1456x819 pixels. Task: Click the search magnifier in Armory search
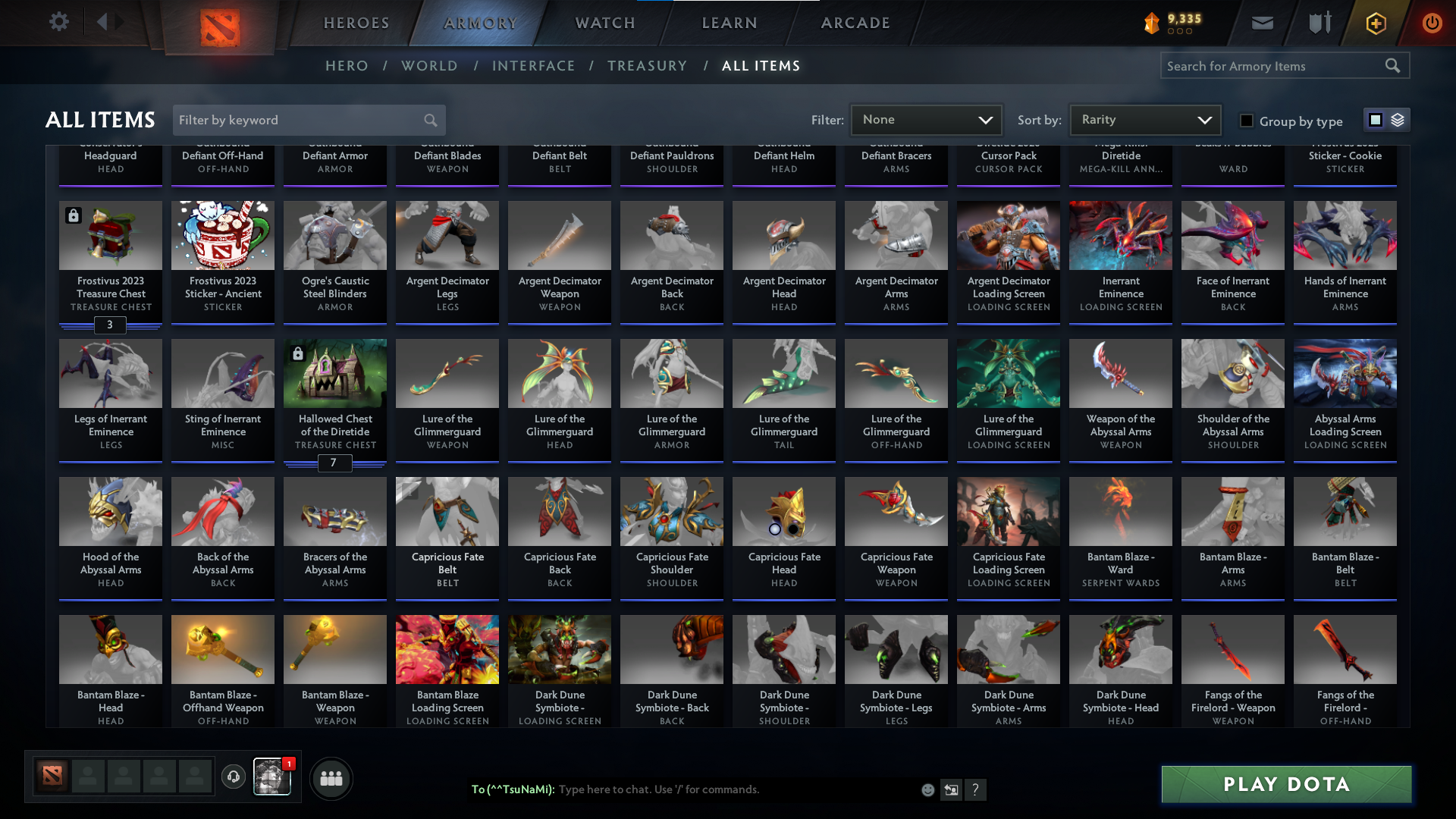coord(1394,66)
